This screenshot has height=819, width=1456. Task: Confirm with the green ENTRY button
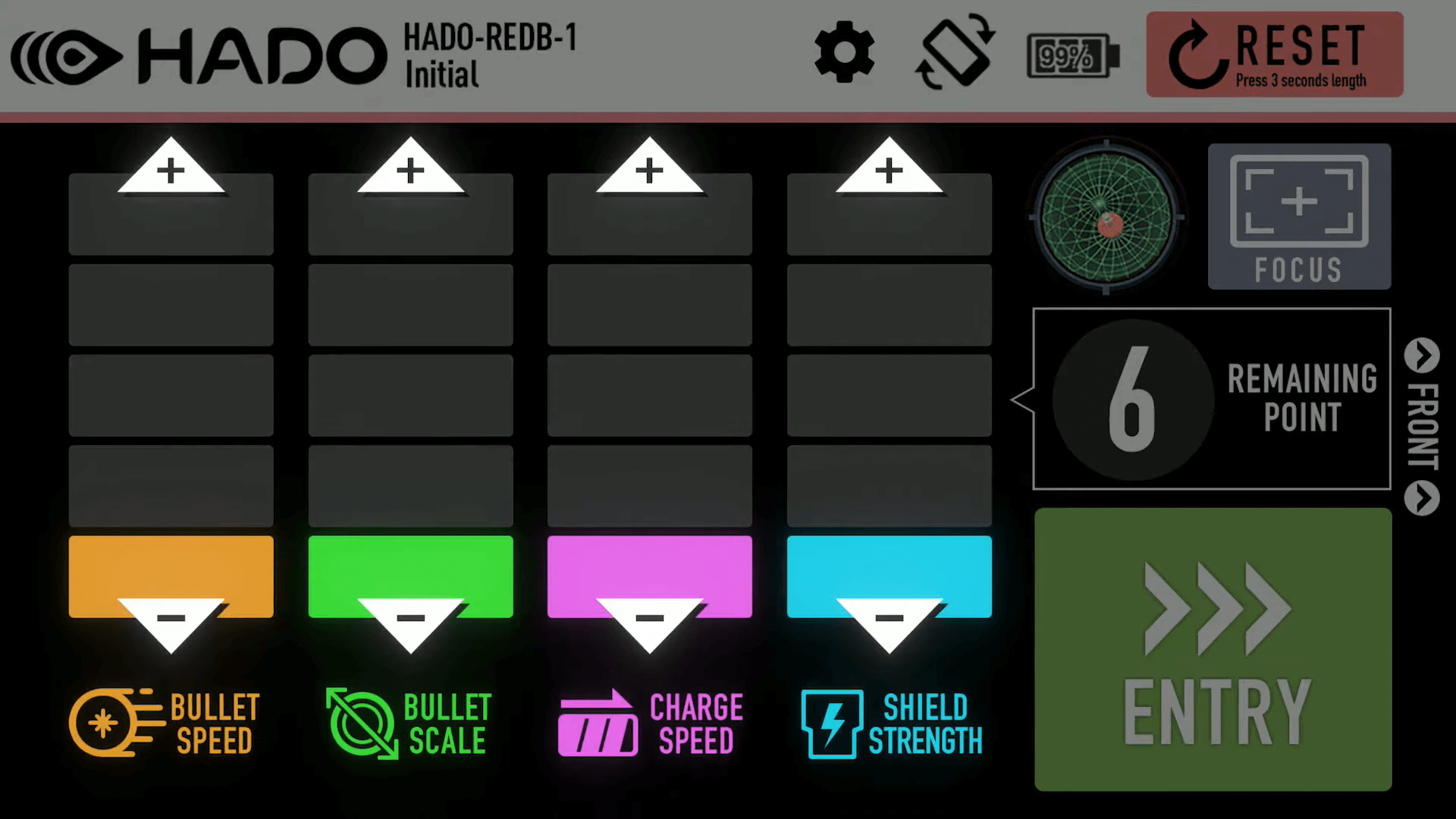point(1213,650)
